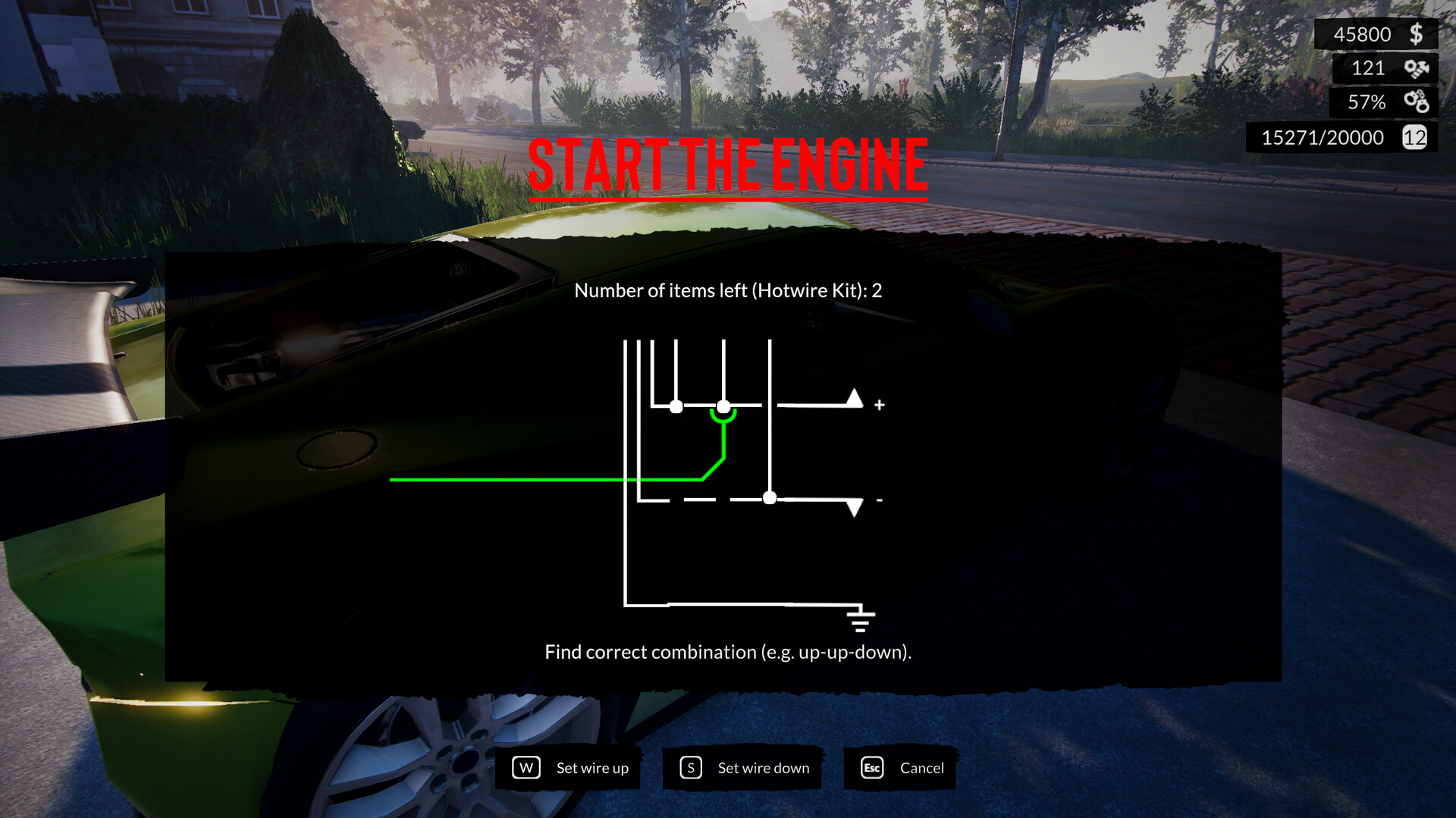
Task: Select the second junction dot near the green hook
Action: point(724,406)
